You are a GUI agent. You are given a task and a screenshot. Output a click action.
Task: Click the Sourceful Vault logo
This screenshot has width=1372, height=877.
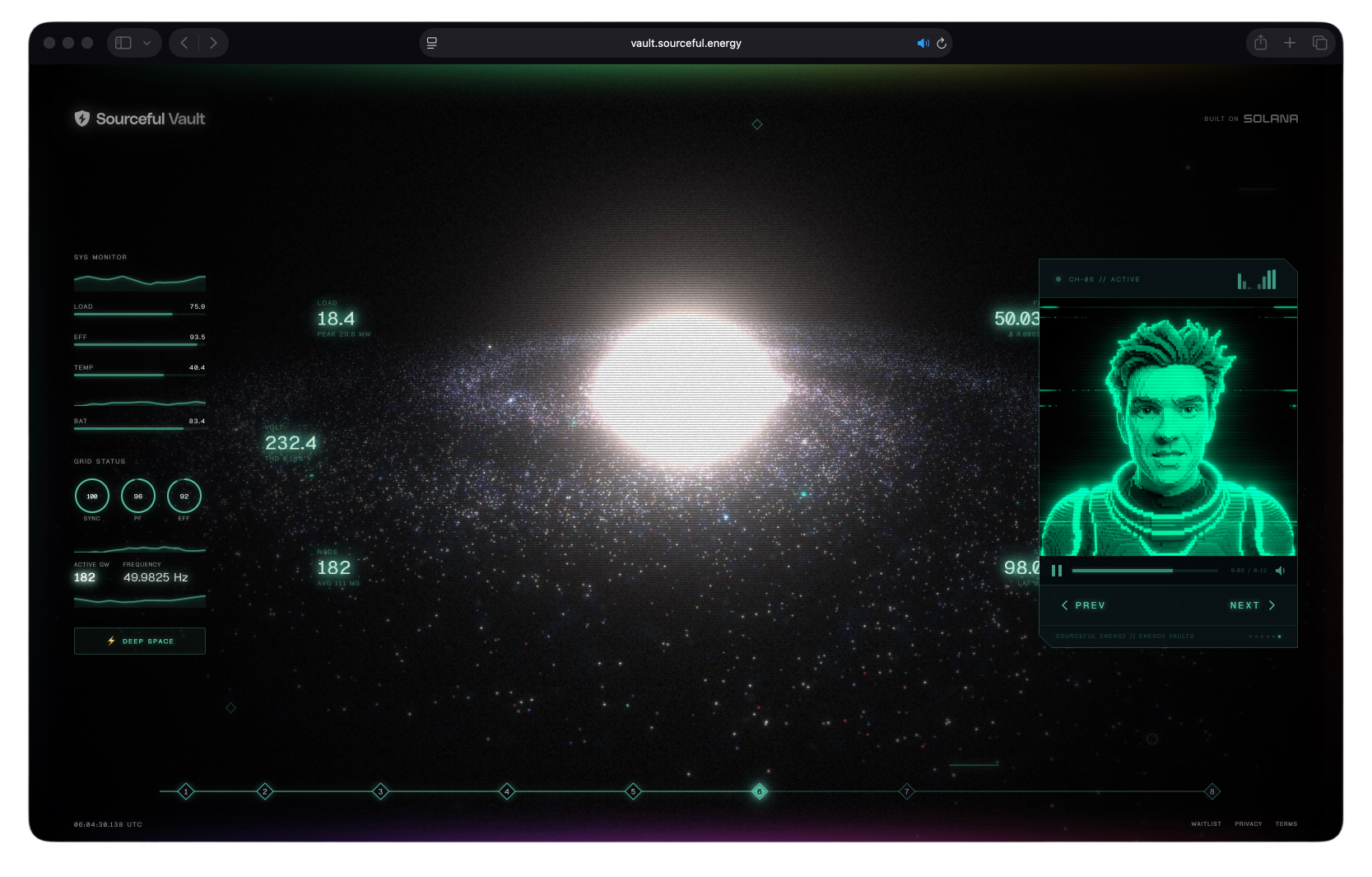(140, 119)
